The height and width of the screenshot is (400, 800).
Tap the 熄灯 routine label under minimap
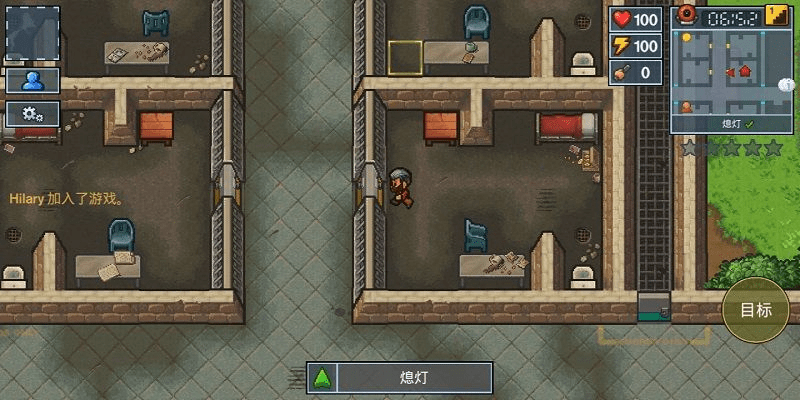point(725,124)
